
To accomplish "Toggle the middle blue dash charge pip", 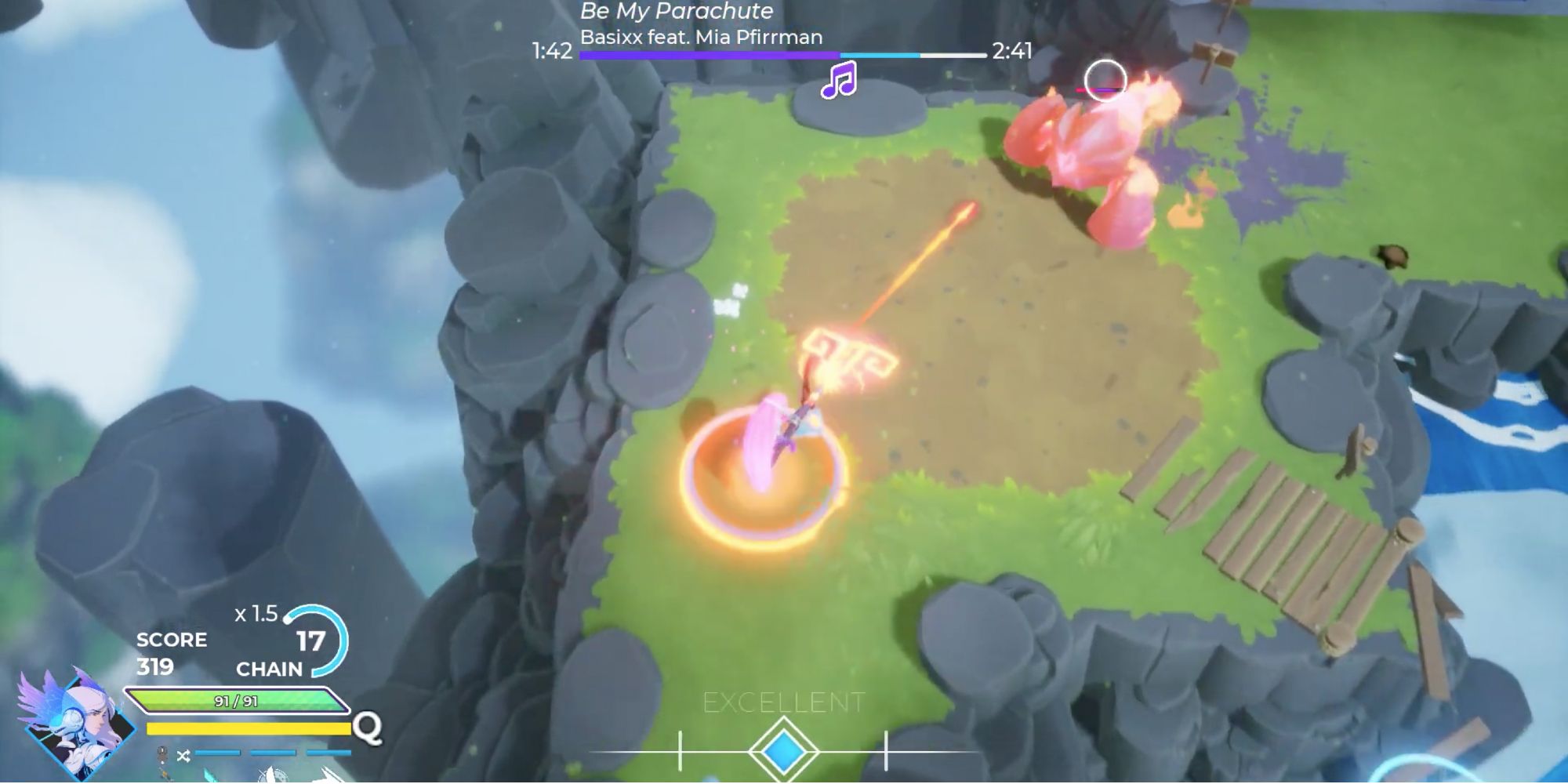I will point(274,753).
